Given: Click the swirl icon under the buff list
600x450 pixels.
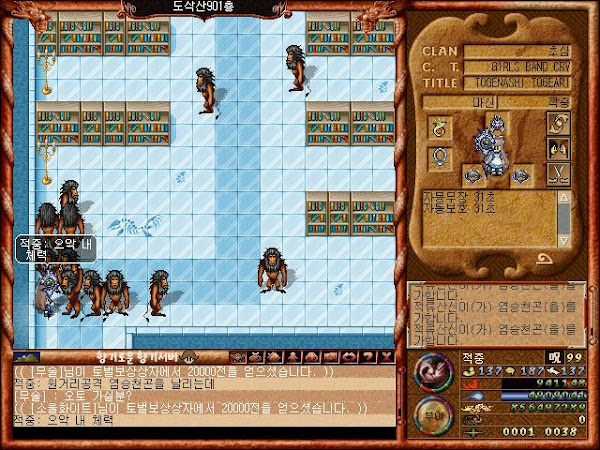Looking at the screenshot, I should tap(546, 258).
